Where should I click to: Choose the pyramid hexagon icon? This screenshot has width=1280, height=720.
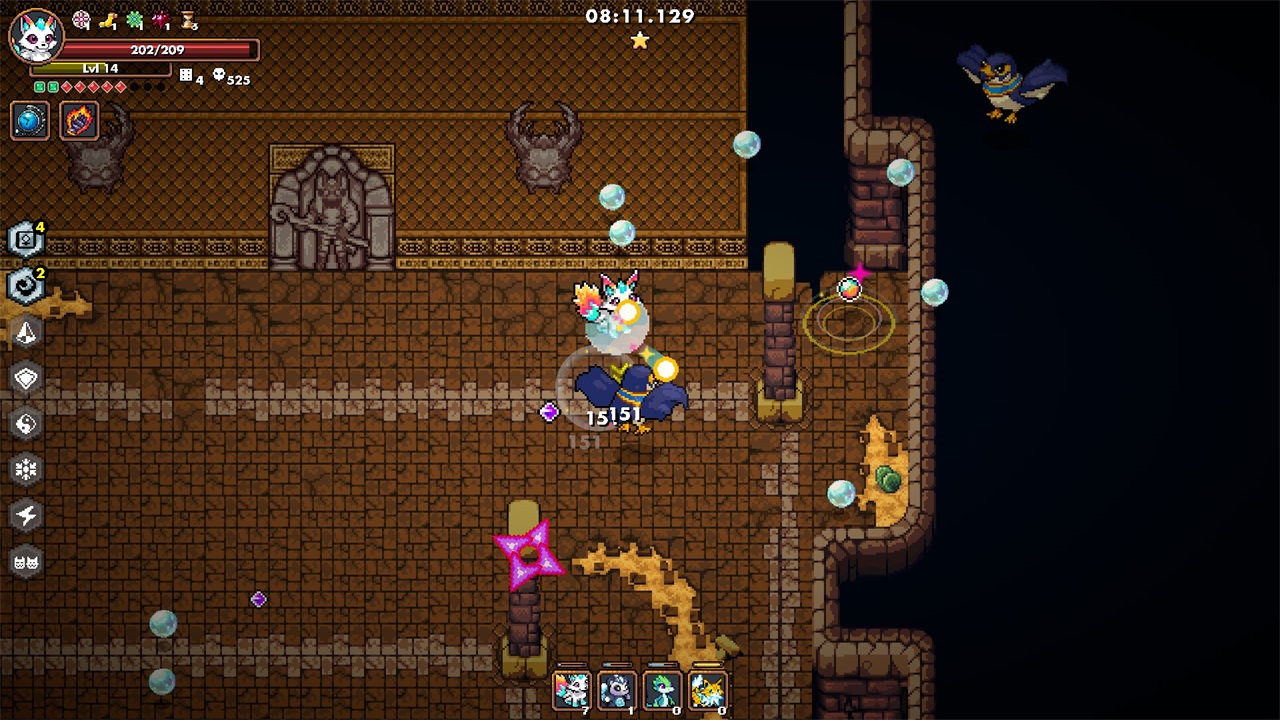(26, 333)
